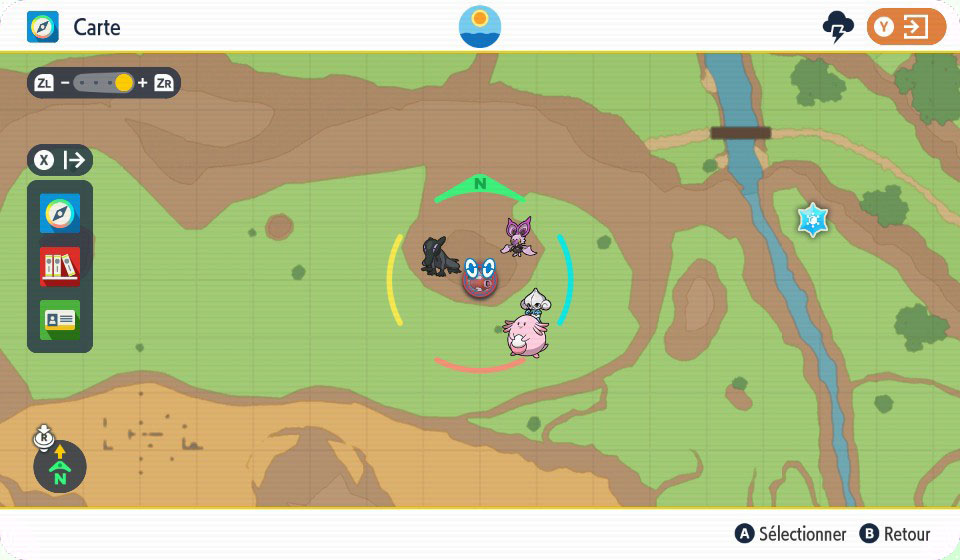
Task: Click the thunderstorm weather icon
Action: click(x=837, y=28)
